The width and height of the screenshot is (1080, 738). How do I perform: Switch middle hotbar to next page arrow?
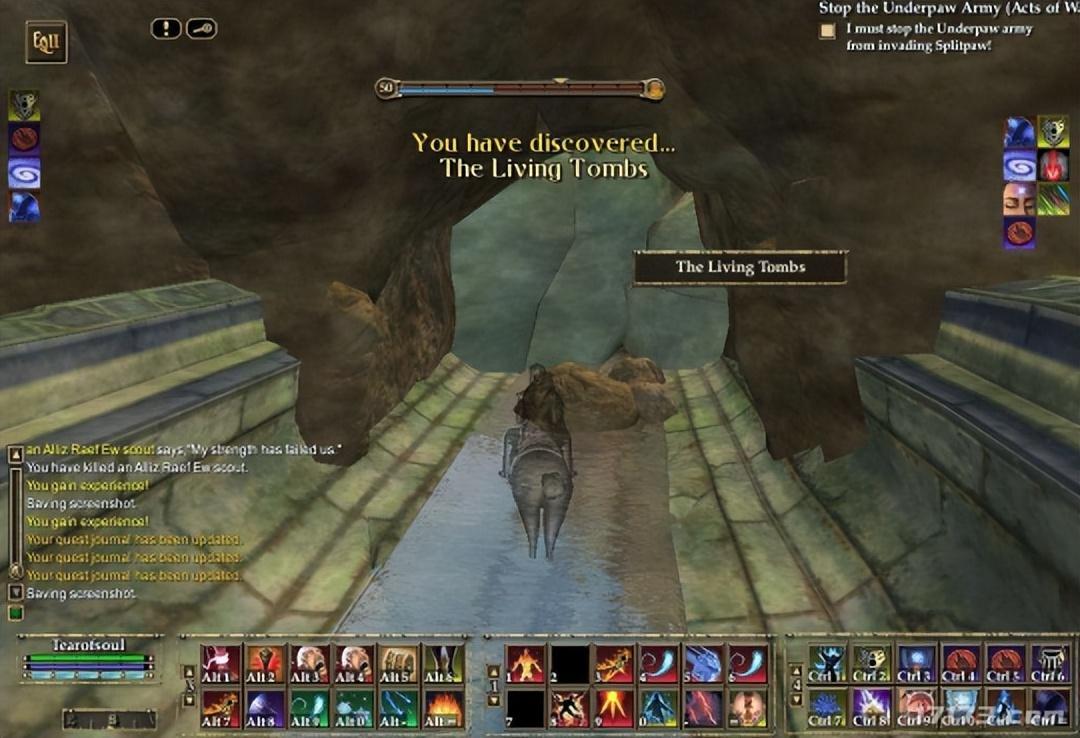pyautogui.click(x=492, y=700)
